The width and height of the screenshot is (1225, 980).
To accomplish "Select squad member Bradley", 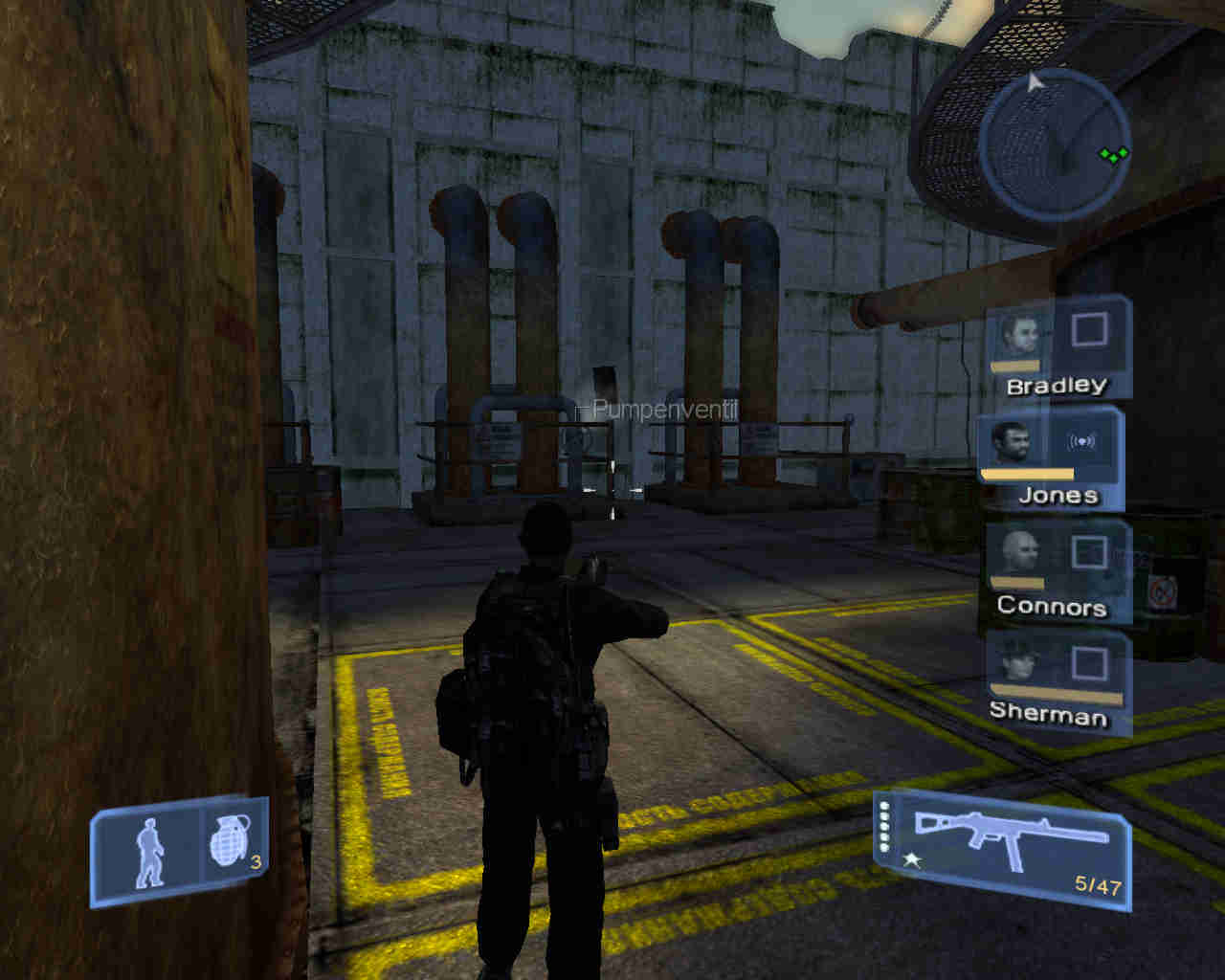I will [x=1057, y=349].
